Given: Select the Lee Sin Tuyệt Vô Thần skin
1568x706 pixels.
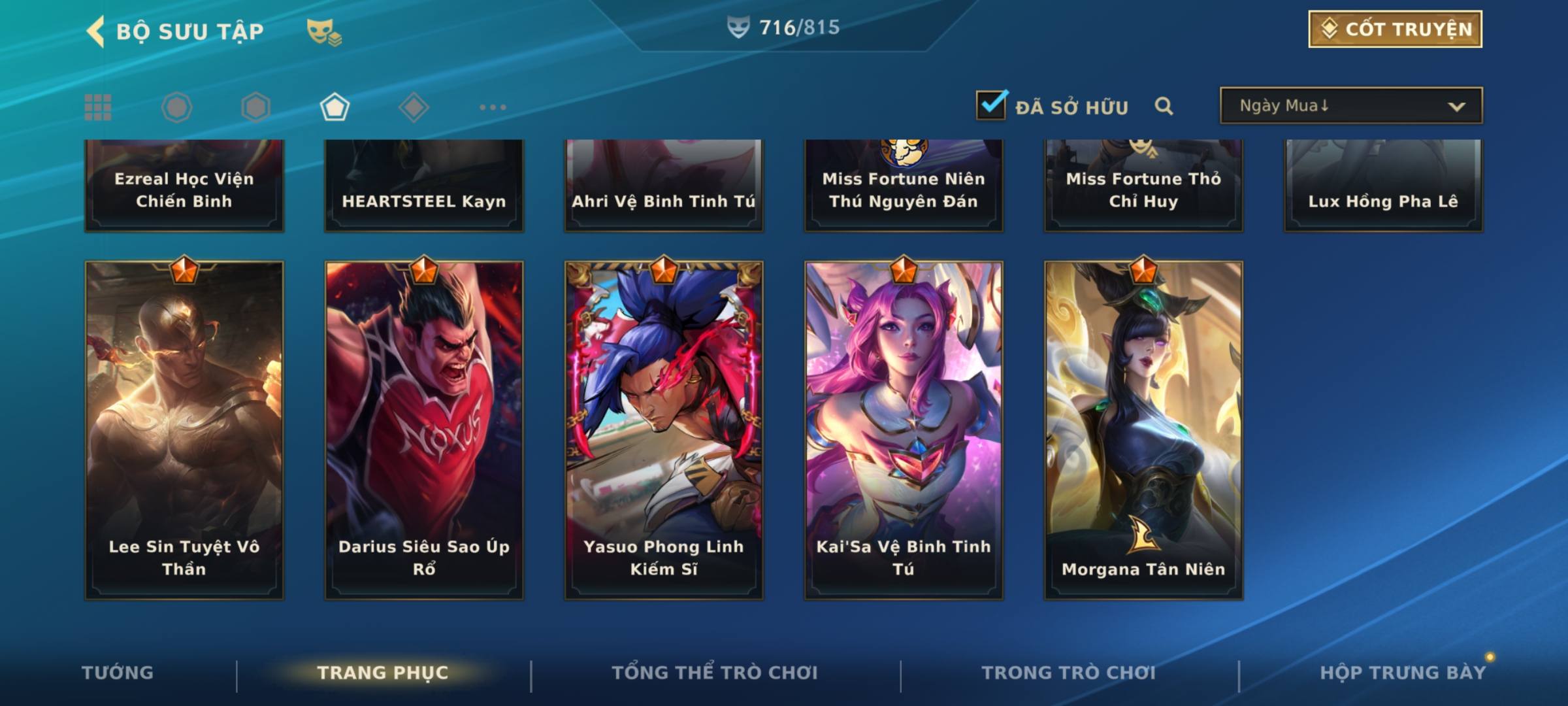Looking at the screenshot, I should [184, 430].
